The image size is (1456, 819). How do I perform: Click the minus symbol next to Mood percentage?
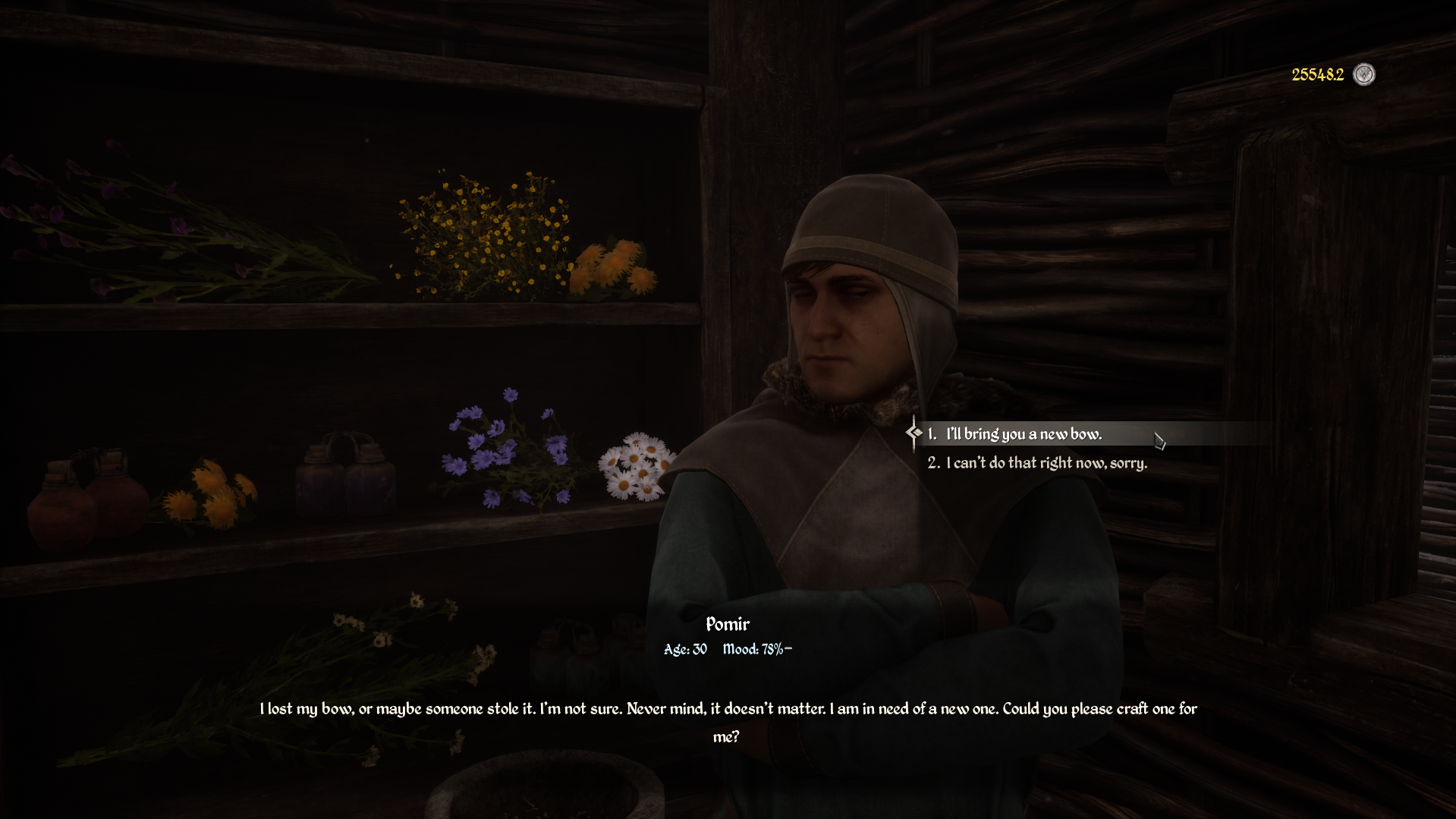tap(787, 647)
